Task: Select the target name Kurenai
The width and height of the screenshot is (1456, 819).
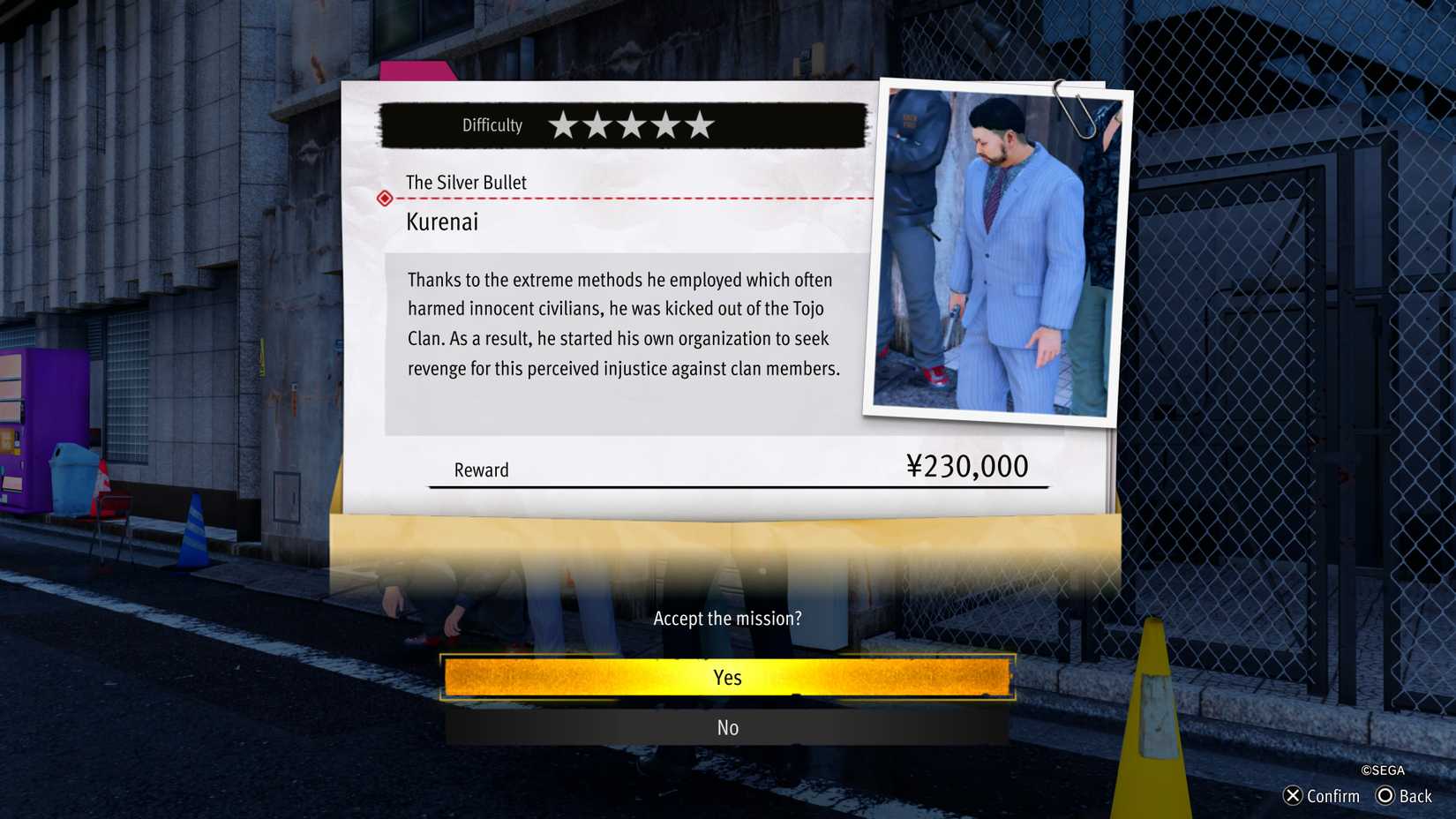Action: tap(441, 222)
